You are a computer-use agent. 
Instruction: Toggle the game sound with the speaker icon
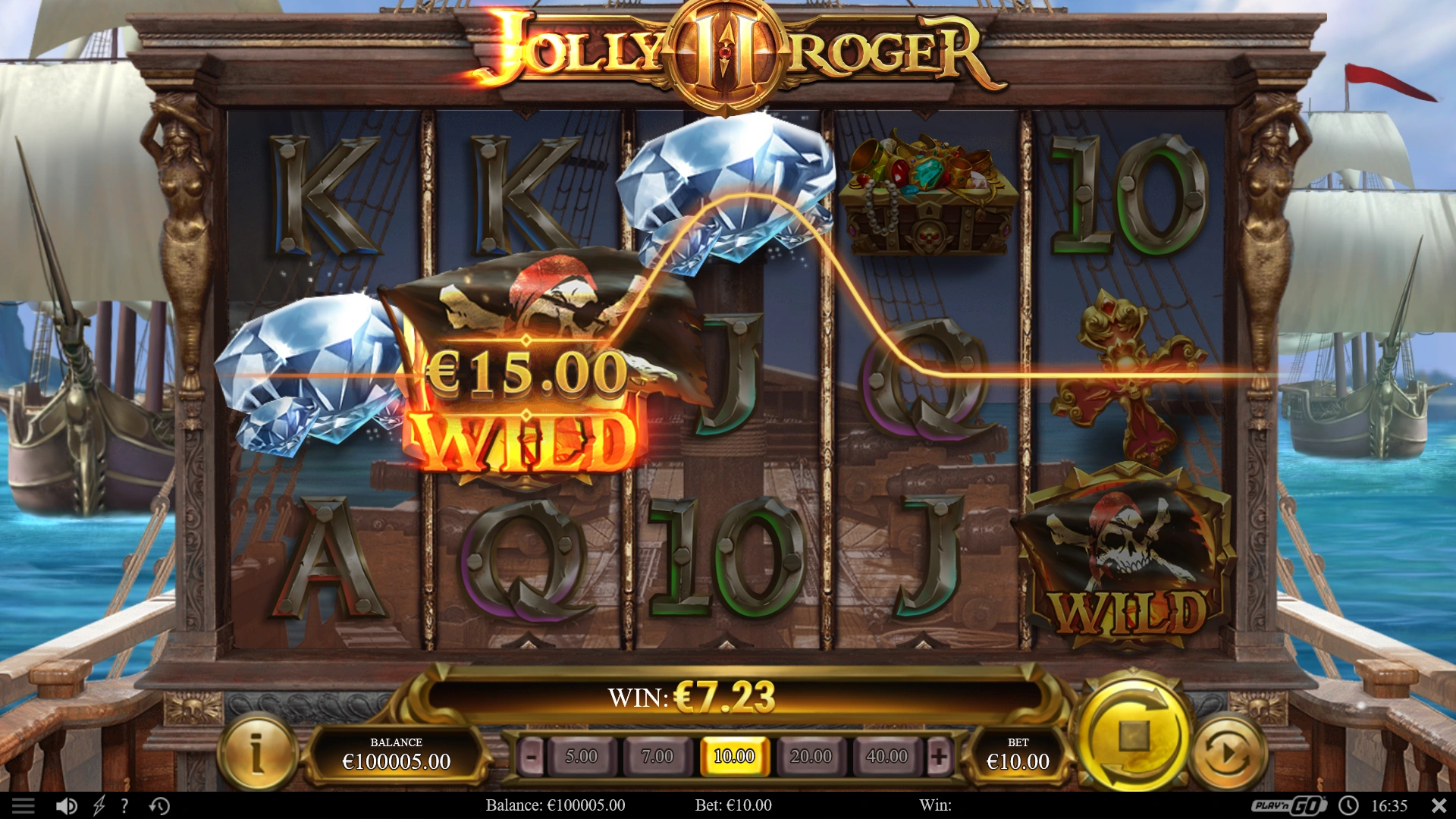pyautogui.click(x=67, y=805)
